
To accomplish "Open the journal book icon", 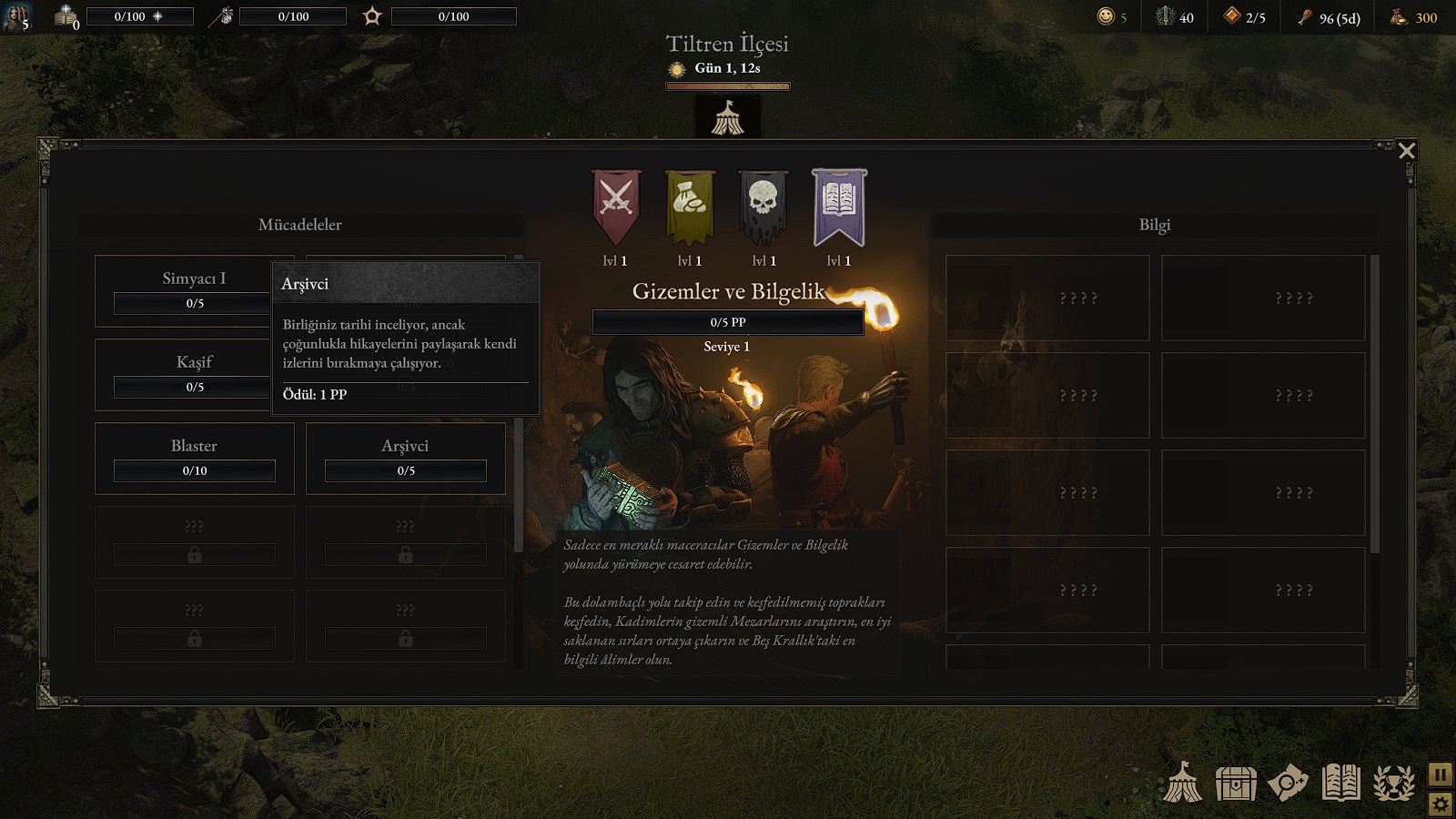I will 1340,783.
